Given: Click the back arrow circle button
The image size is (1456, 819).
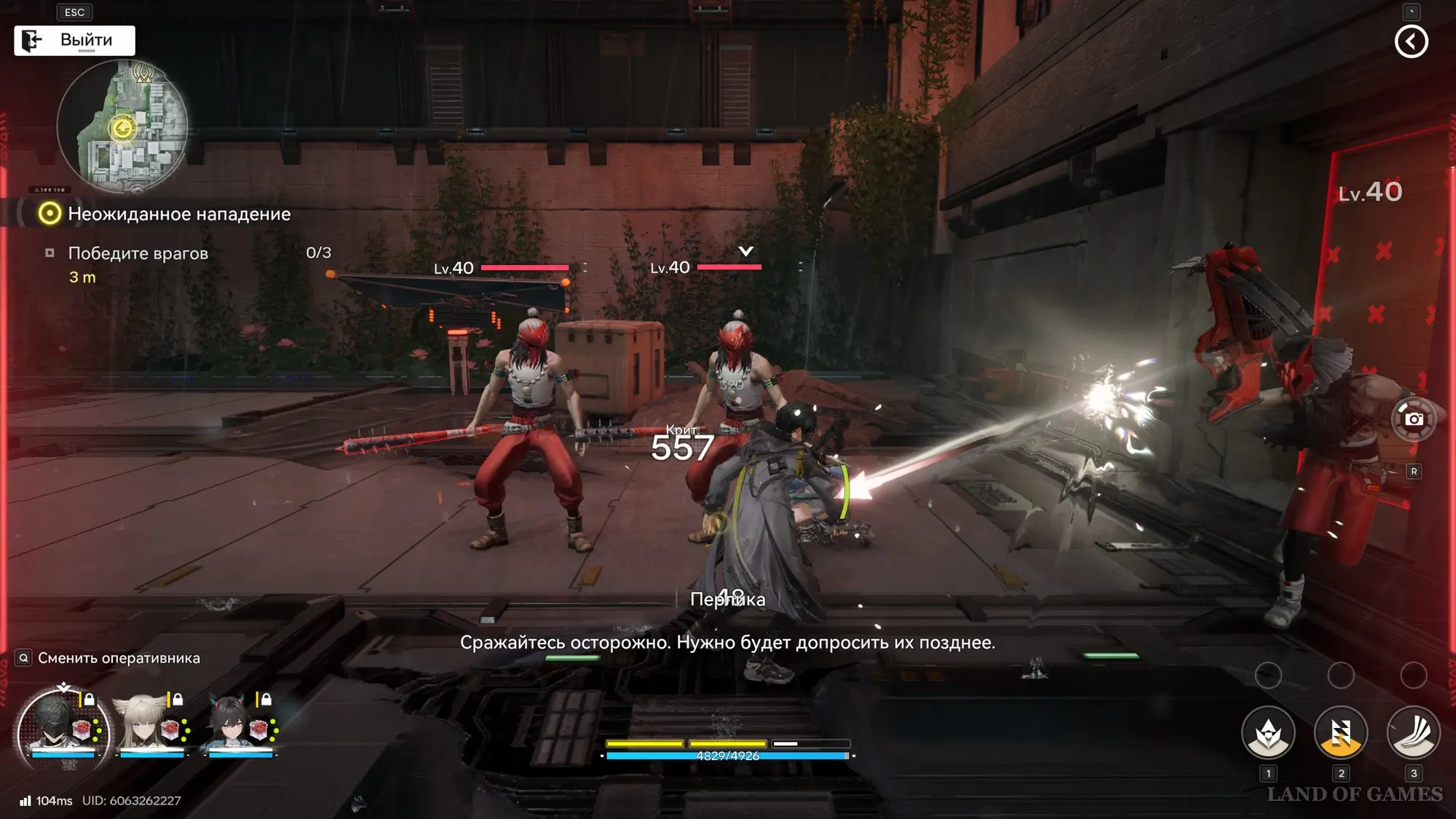Looking at the screenshot, I should (x=1411, y=41).
